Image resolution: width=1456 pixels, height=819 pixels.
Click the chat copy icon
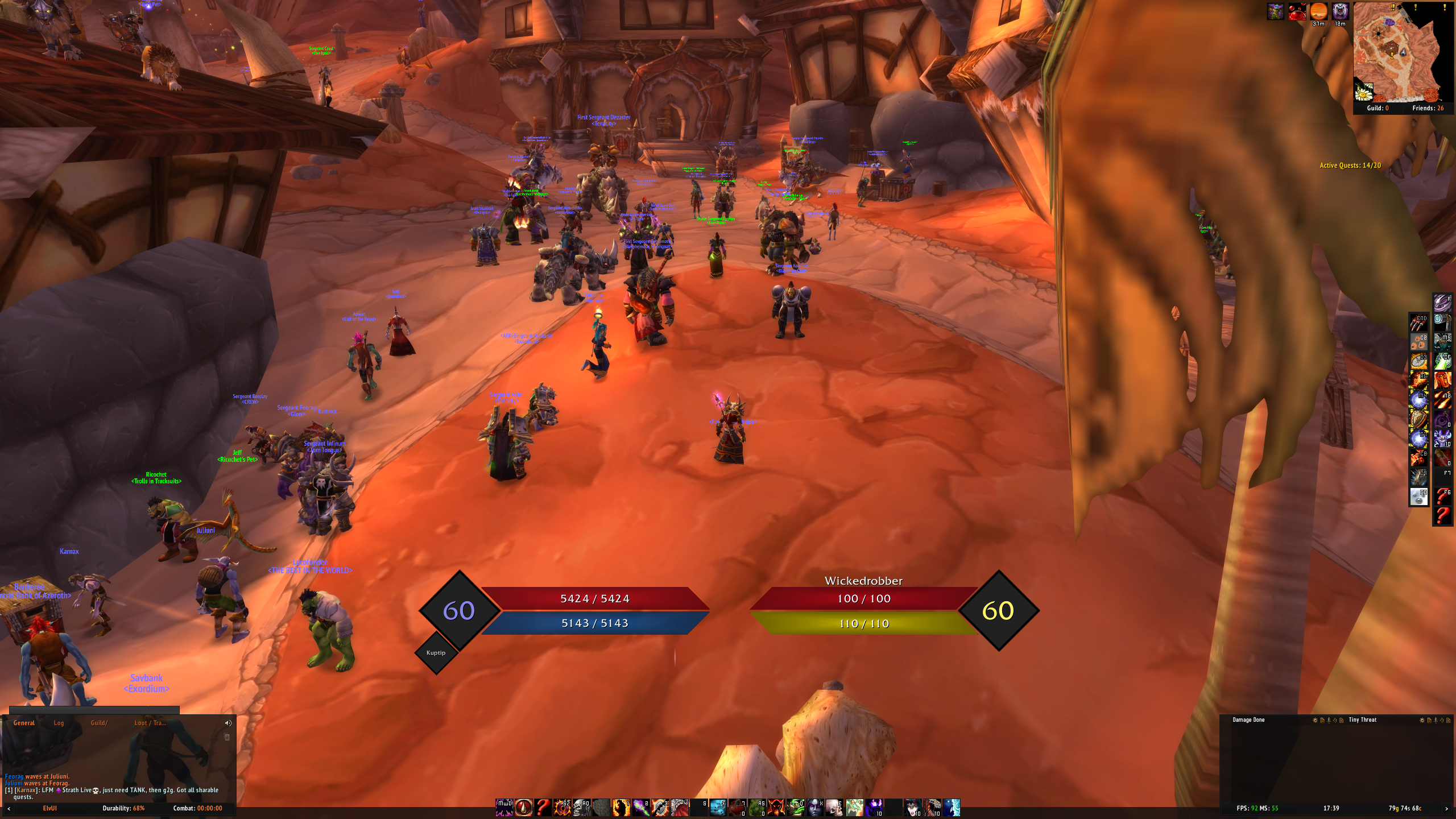click(227, 737)
